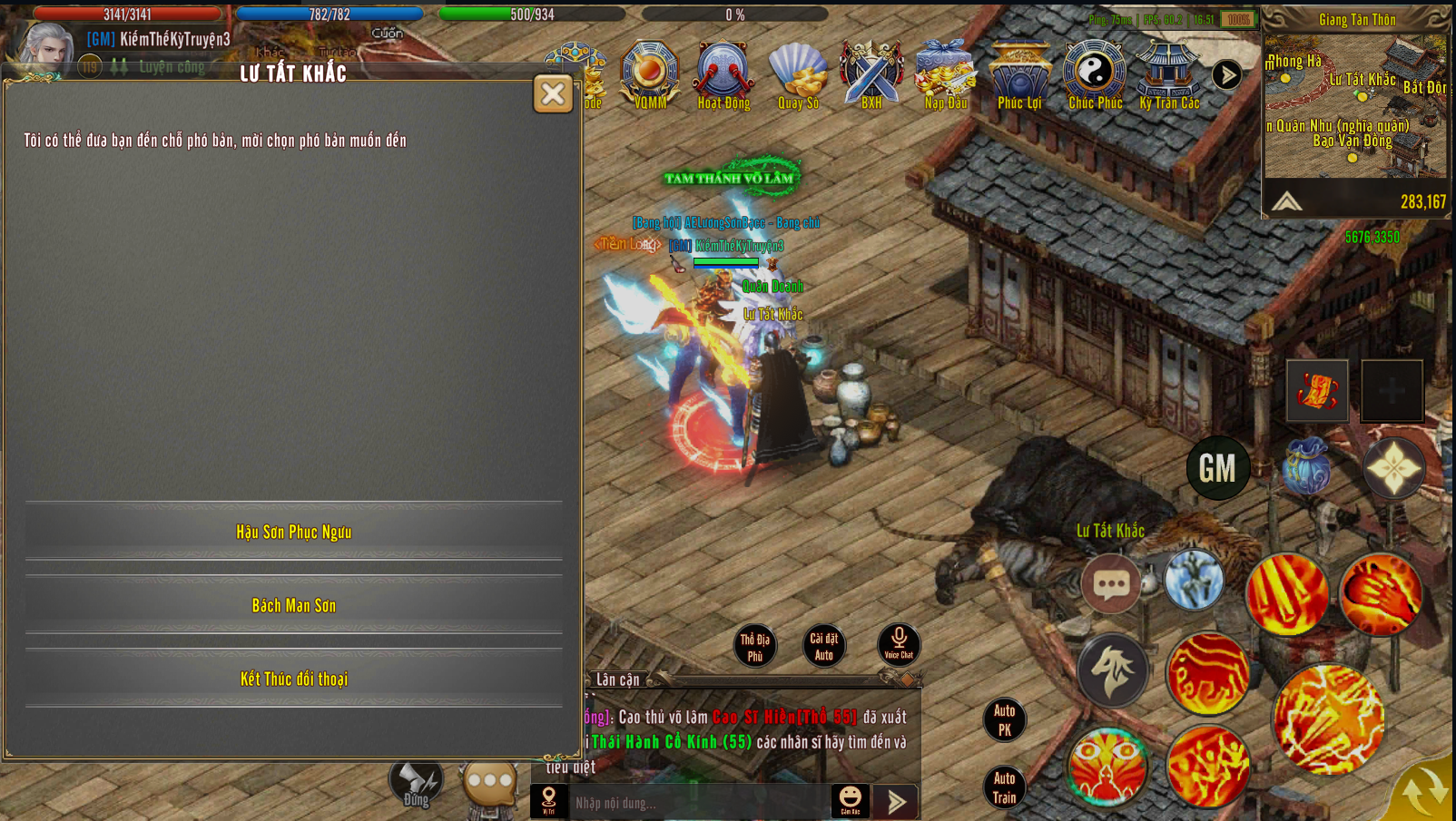Show the BXH rankings

point(871,74)
